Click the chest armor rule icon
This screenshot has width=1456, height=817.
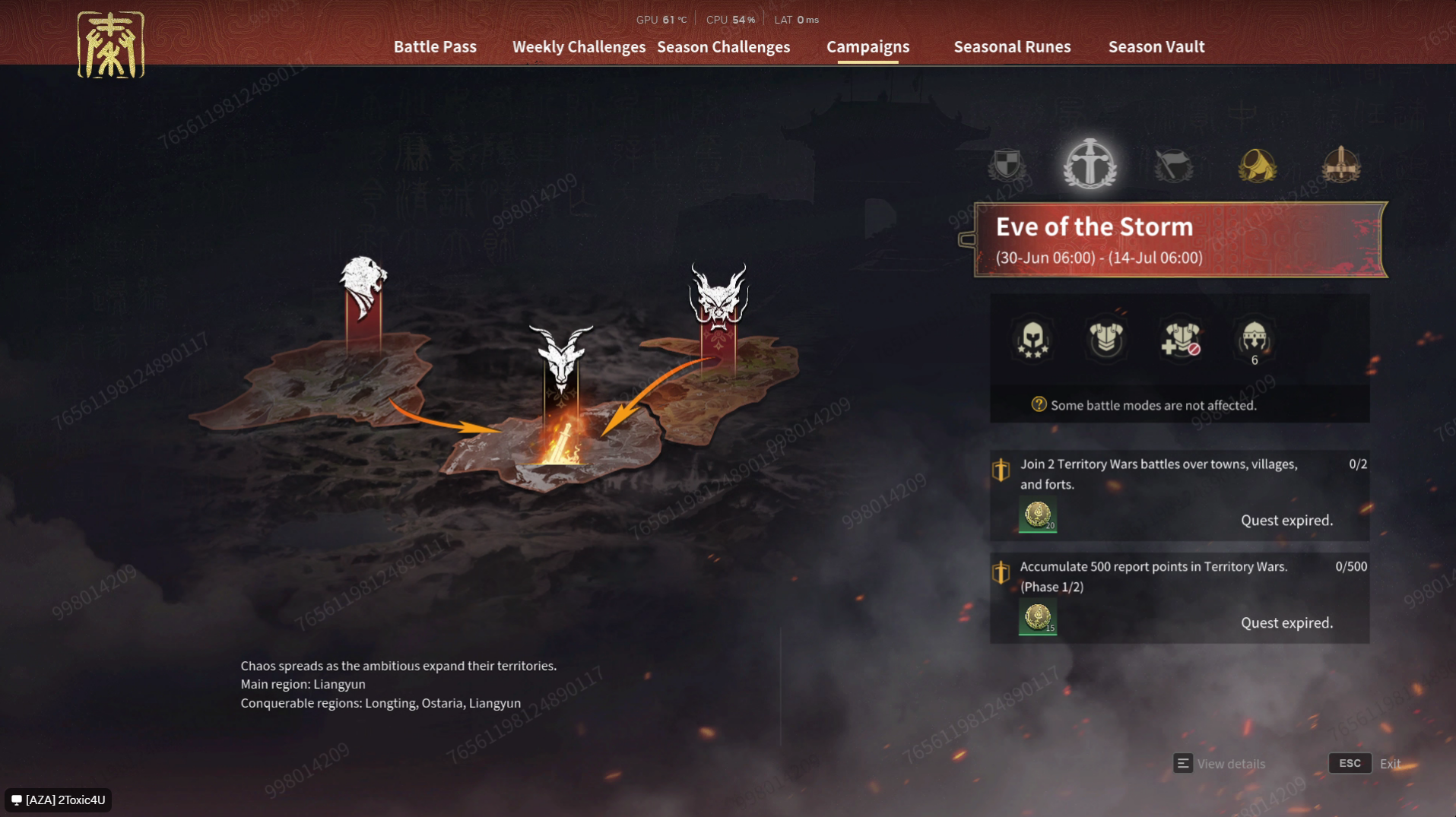(x=1105, y=339)
